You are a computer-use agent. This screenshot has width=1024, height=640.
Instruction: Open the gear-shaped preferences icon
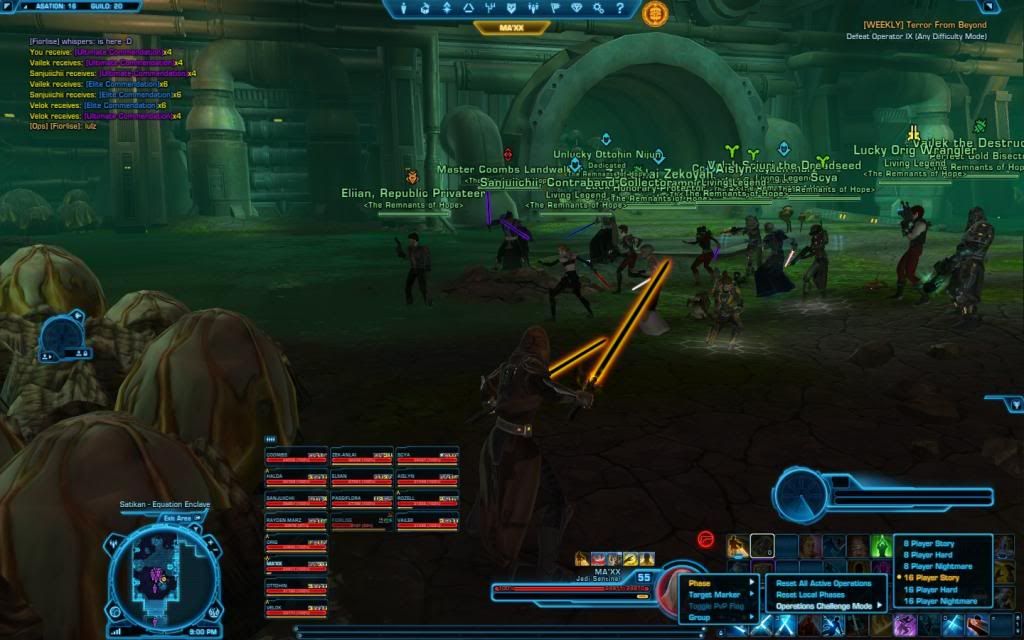(598, 8)
